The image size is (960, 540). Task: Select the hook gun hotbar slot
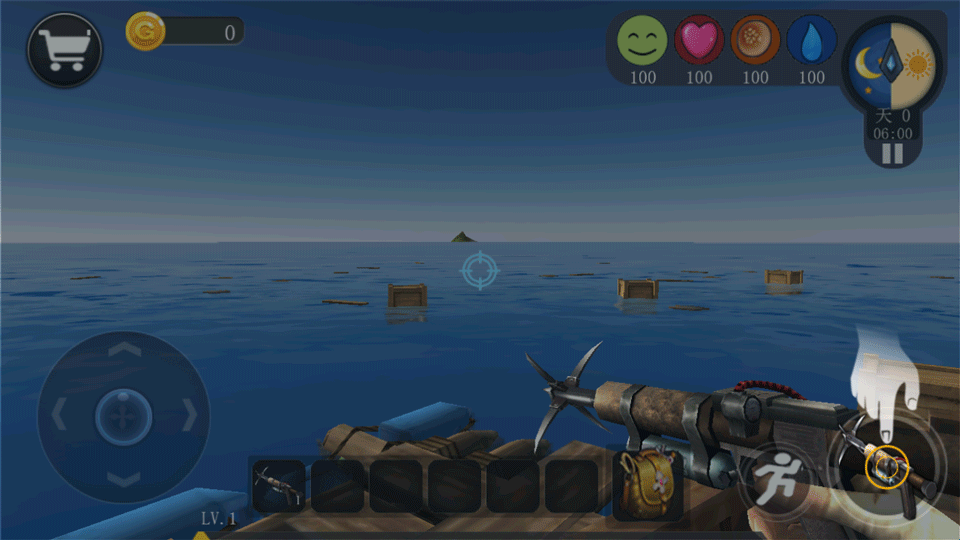pos(278,487)
